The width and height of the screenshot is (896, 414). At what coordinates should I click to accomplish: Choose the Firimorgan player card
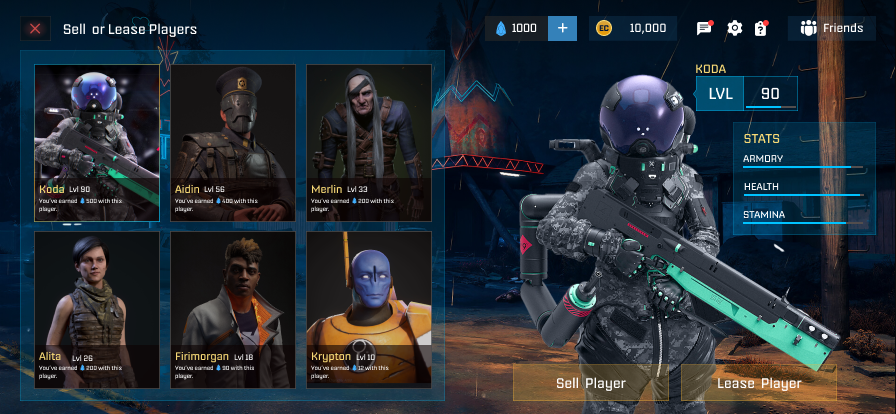click(x=233, y=309)
